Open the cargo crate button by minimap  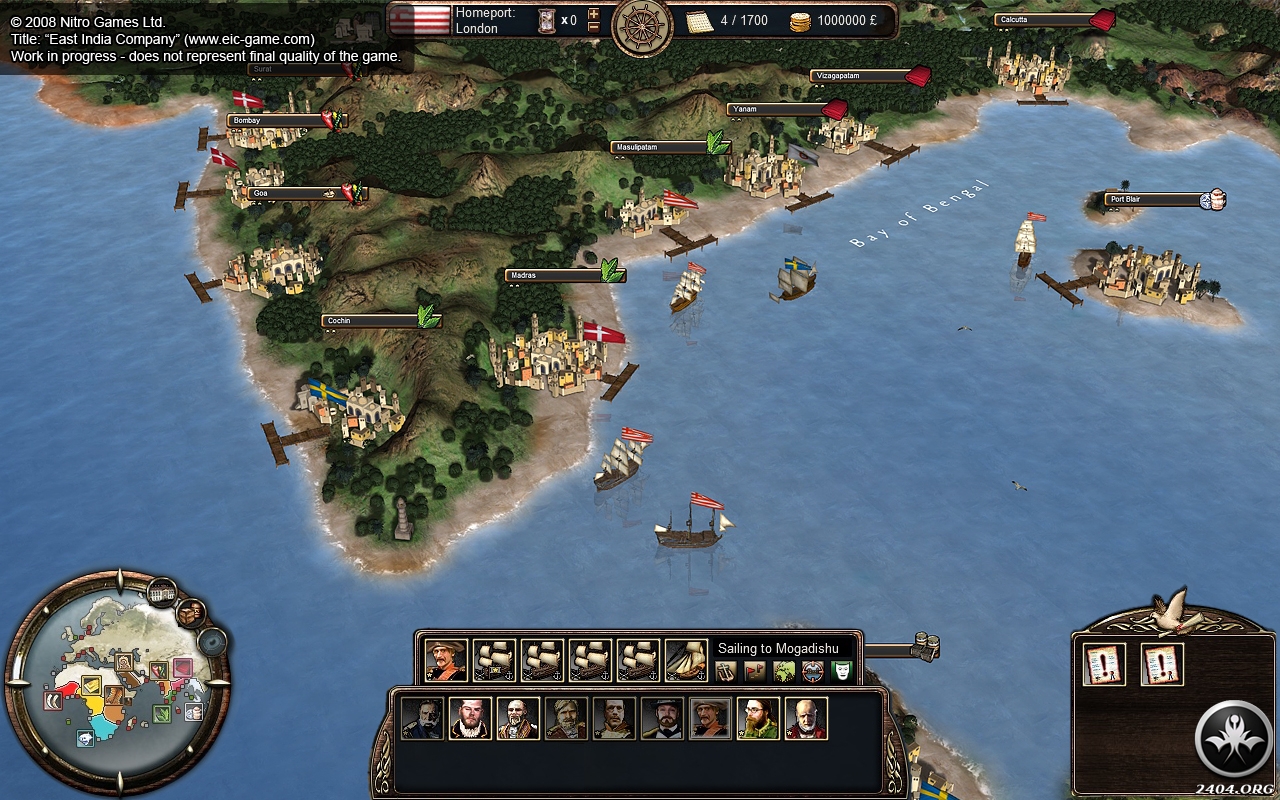(x=190, y=611)
